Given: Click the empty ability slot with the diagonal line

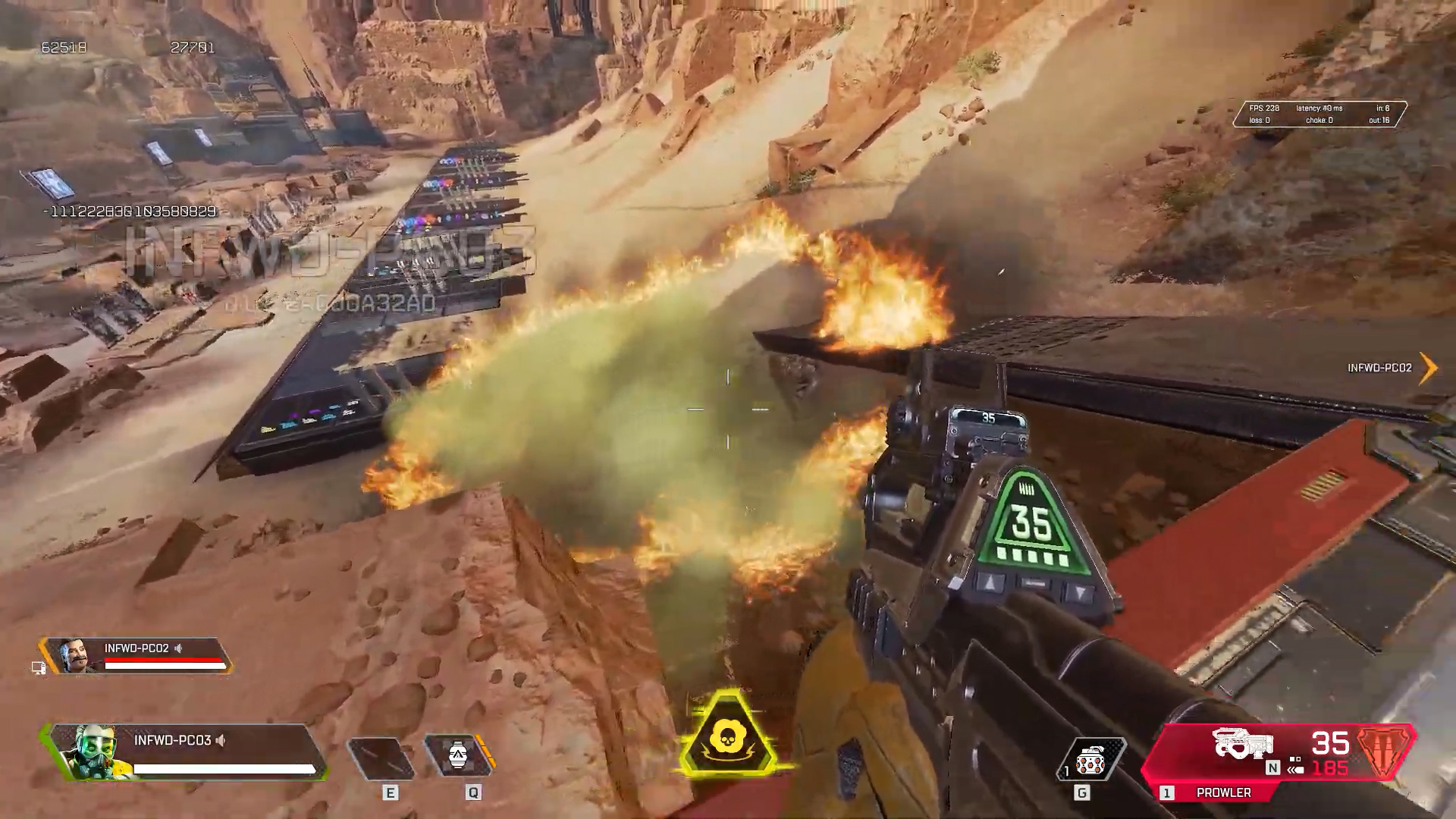Looking at the screenshot, I should [x=381, y=757].
